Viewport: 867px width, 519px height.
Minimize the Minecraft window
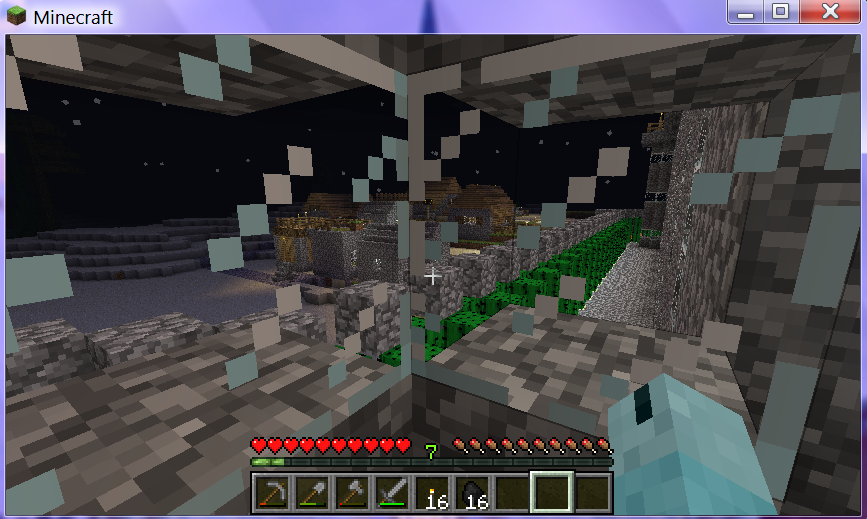tap(742, 12)
